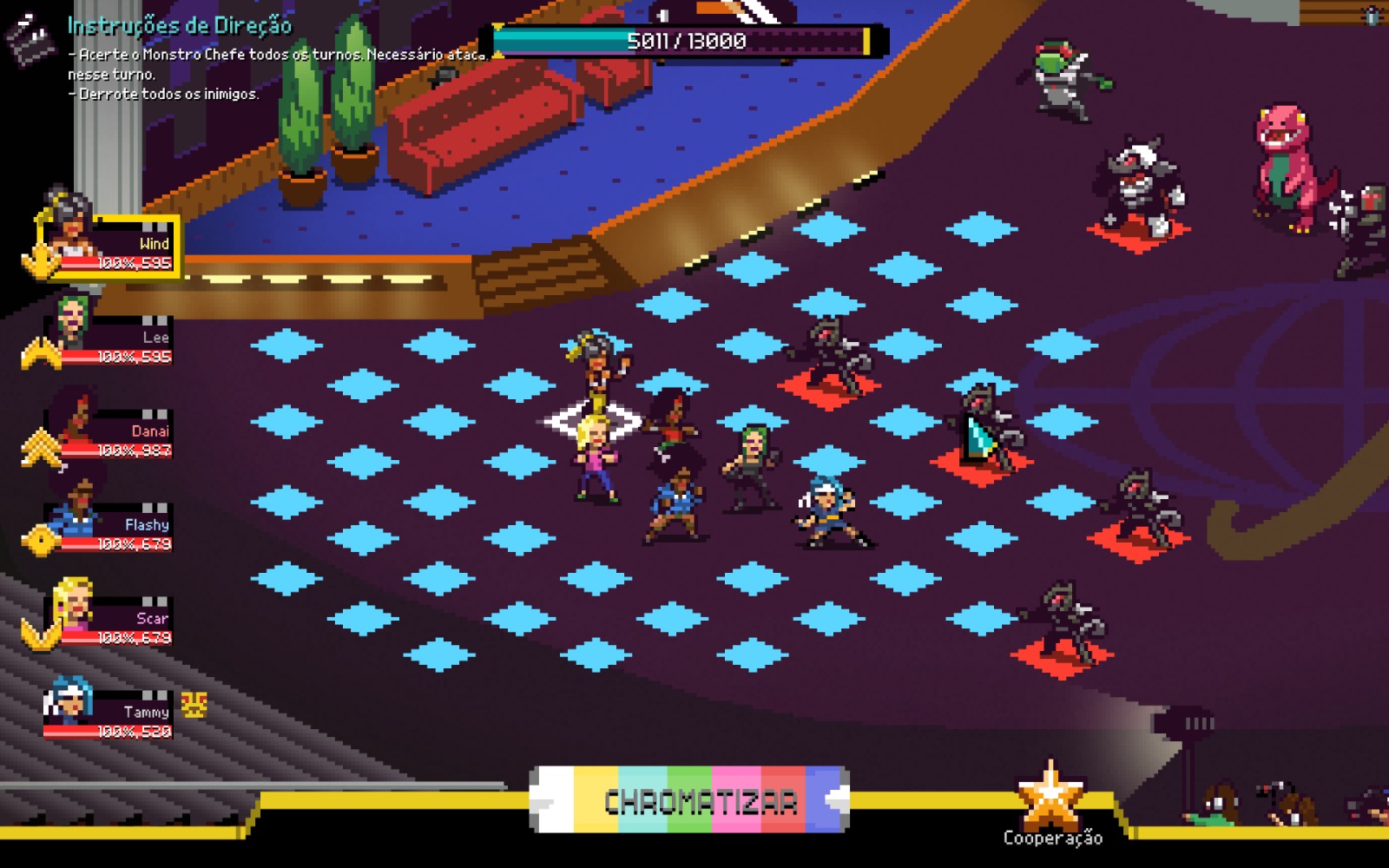Viewport: 1389px width, 868px height.
Task: Choose Tammy's portrait entry
Action: 109,712
